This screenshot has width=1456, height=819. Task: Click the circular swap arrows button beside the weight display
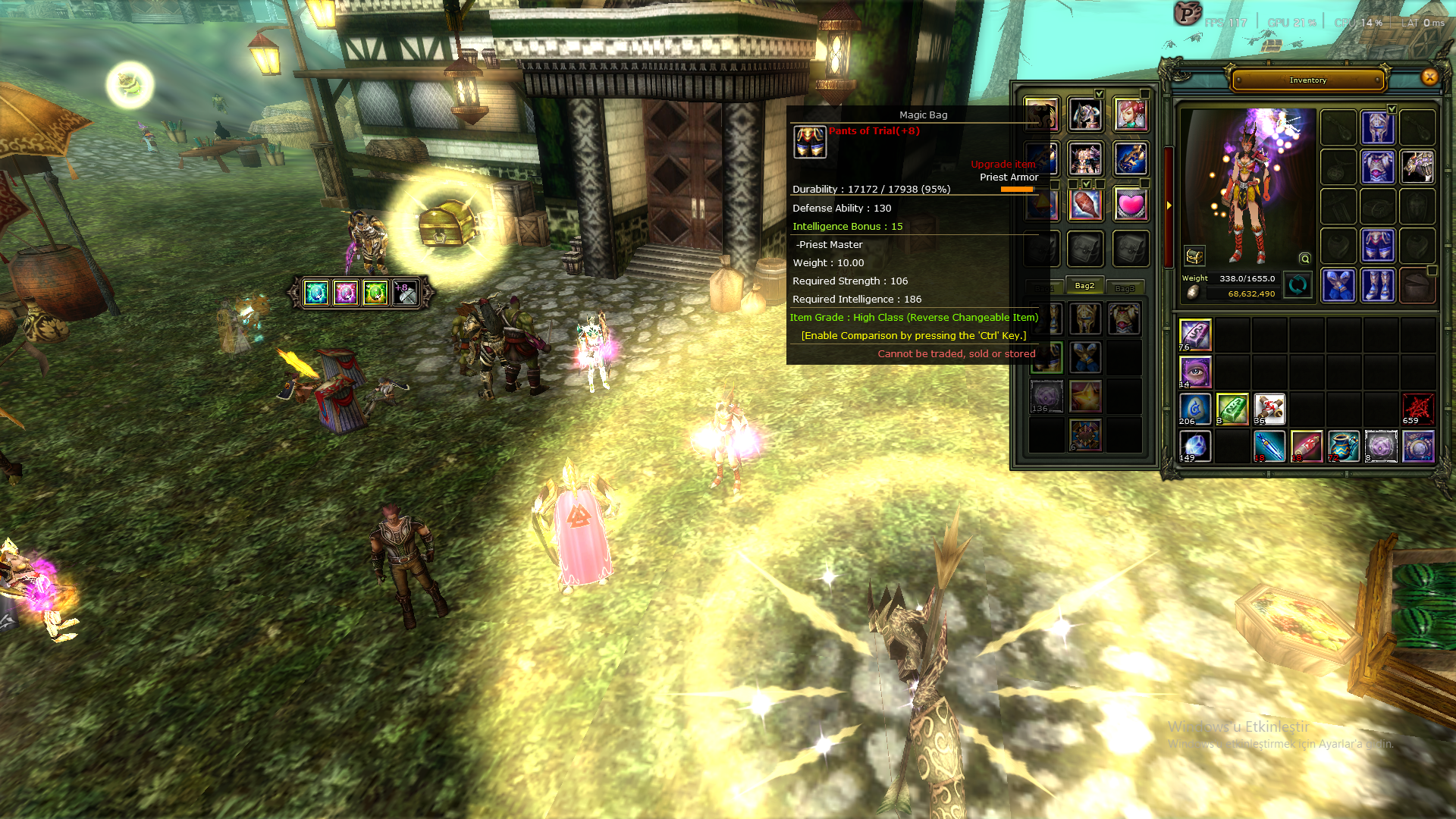point(1297,284)
